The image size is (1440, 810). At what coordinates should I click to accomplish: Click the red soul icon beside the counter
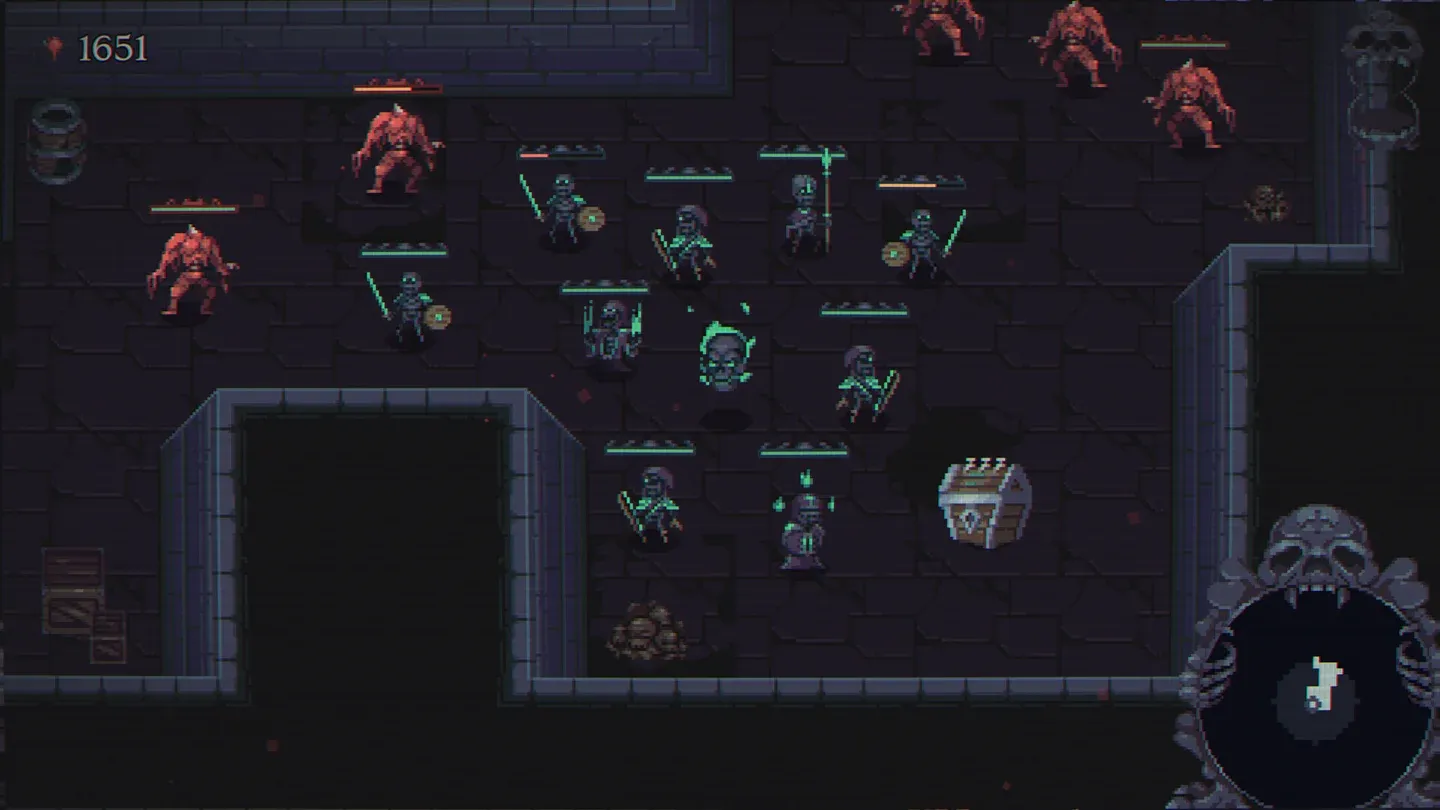pyautogui.click(x=52, y=46)
